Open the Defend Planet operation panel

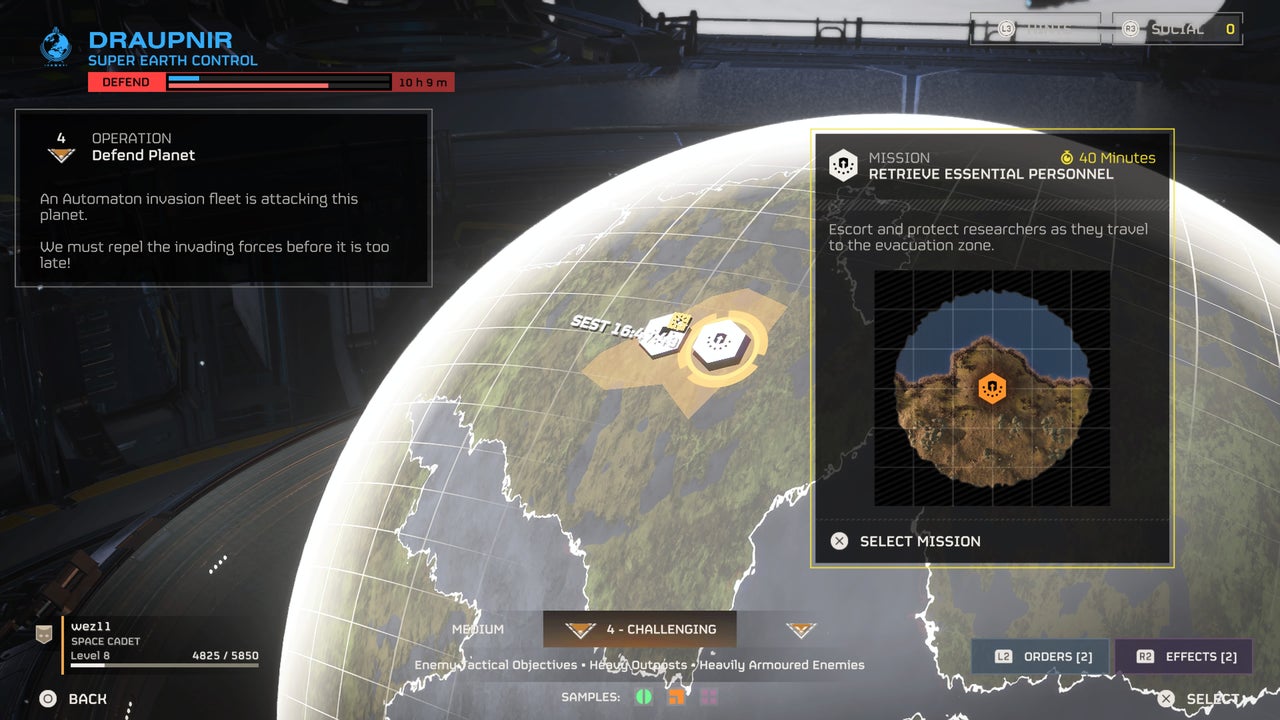tap(223, 197)
